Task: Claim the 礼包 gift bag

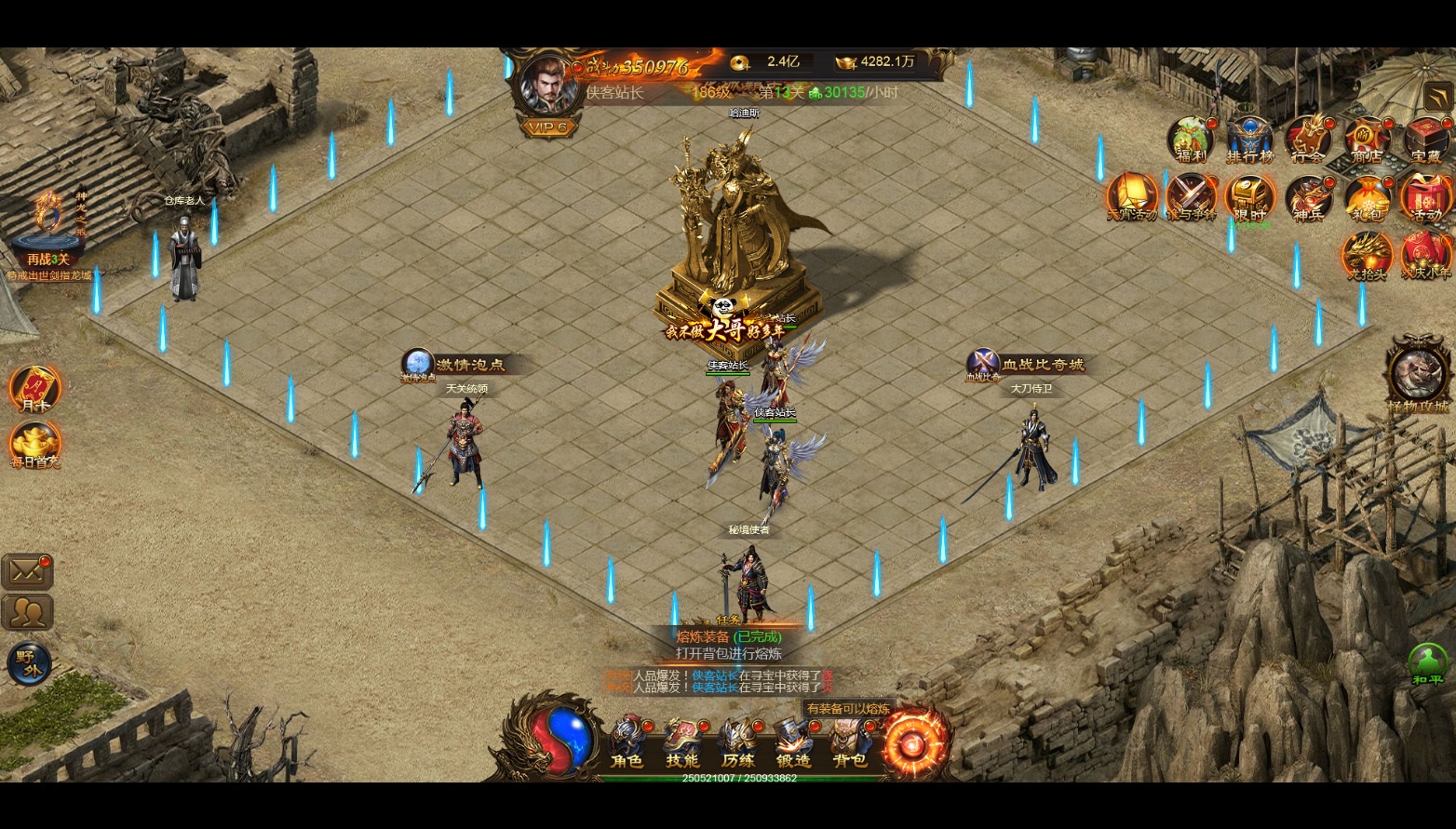Action: (1367, 198)
